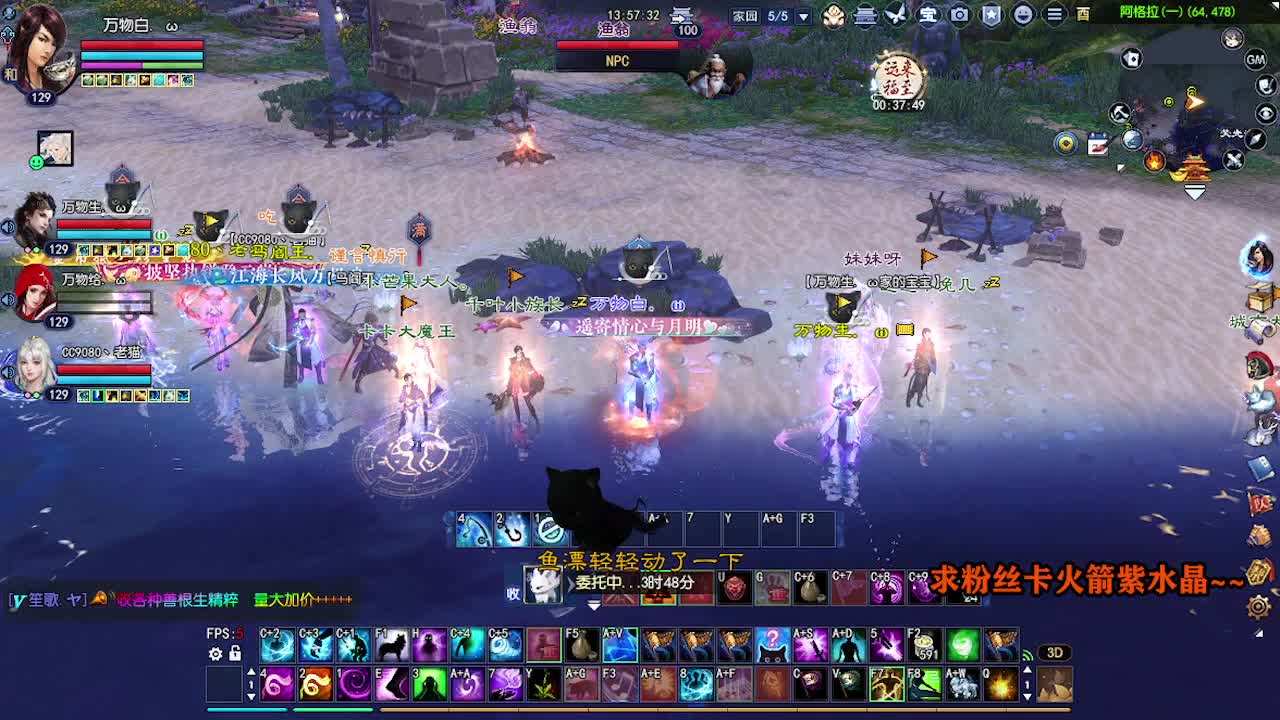The height and width of the screenshot is (720, 1280).
Task: Expand the double chevron under the pagoda icon
Action: [1194, 191]
